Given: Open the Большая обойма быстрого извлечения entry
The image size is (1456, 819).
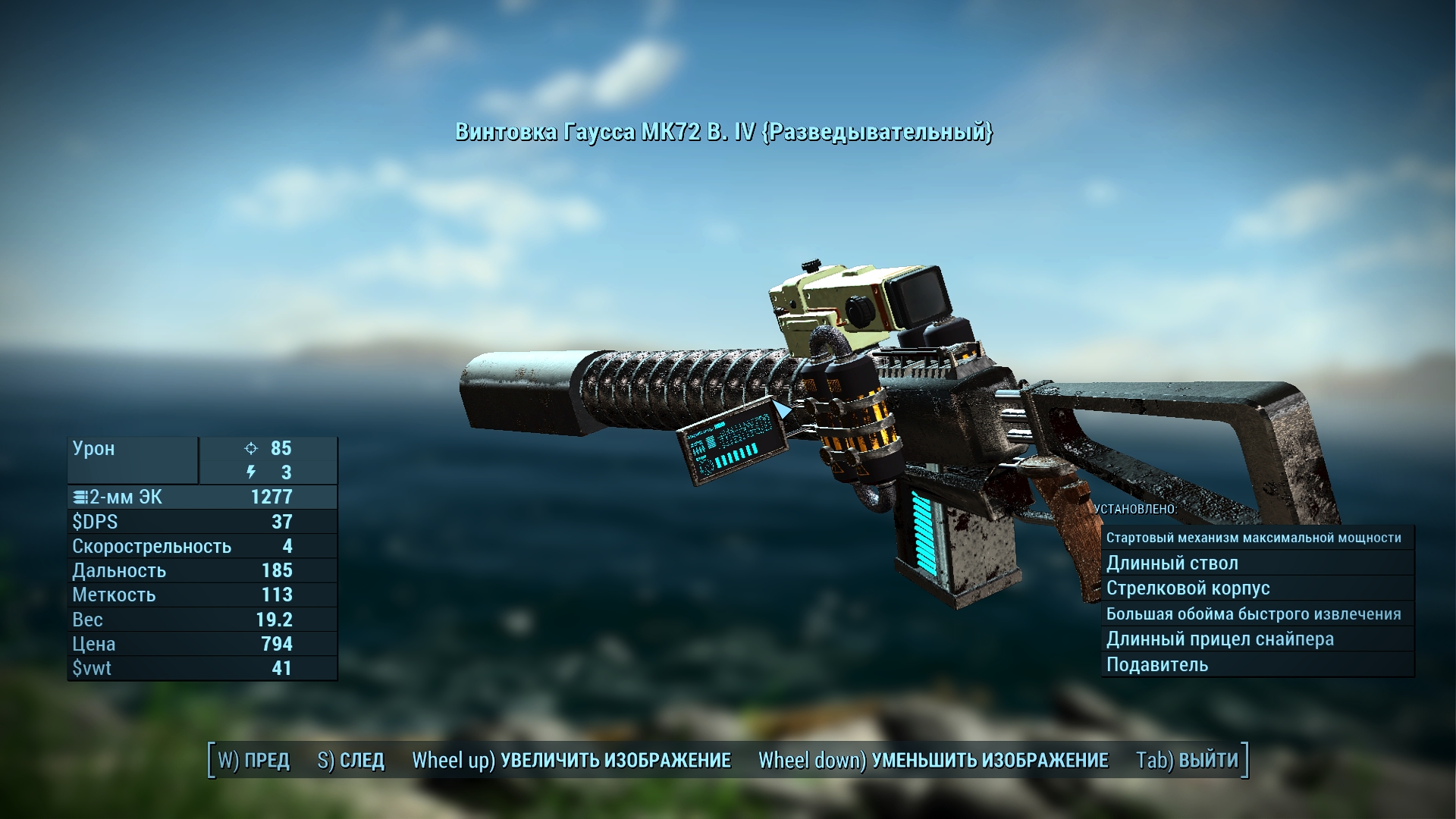Looking at the screenshot, I should pos(1255,614).
